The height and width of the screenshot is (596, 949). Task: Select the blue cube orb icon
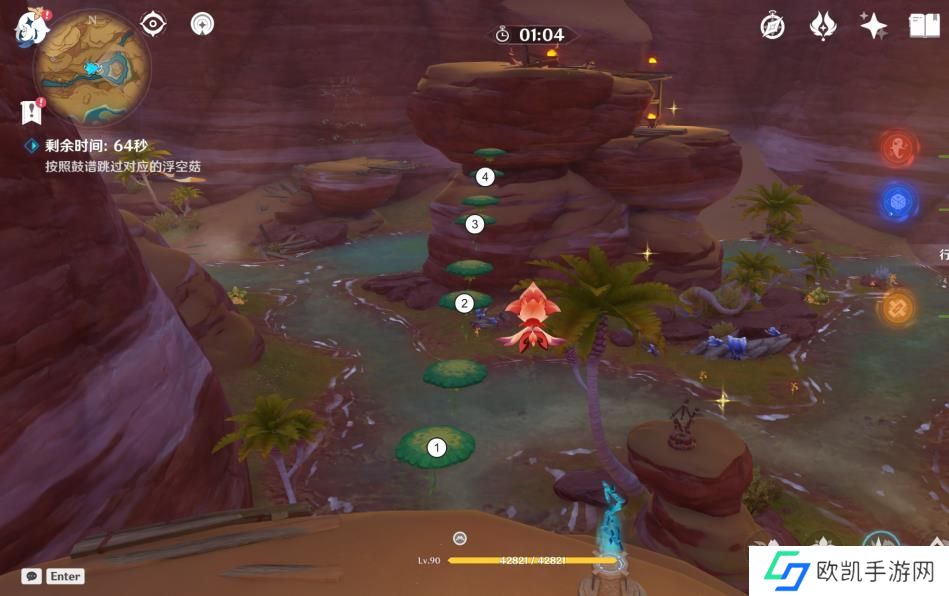pos(899,202)
